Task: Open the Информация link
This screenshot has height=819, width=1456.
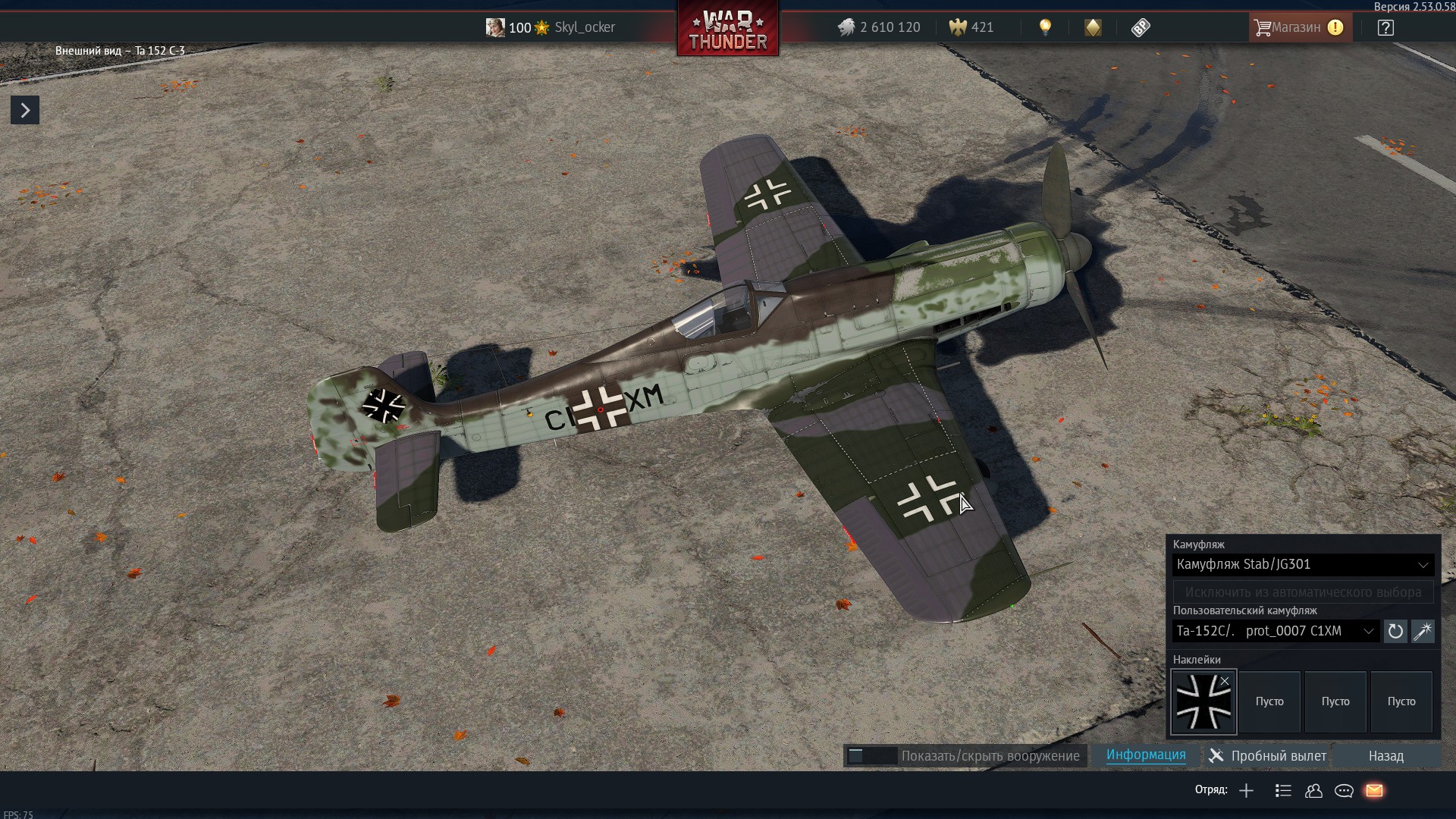Action: [x=1145, y=755]
